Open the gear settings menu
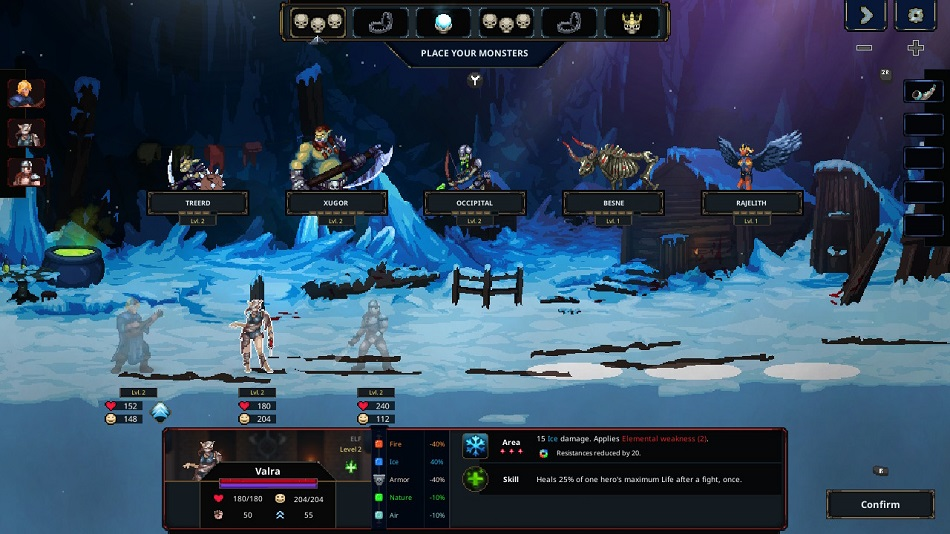Screen dimensions: 950x534 pos(914,16)
